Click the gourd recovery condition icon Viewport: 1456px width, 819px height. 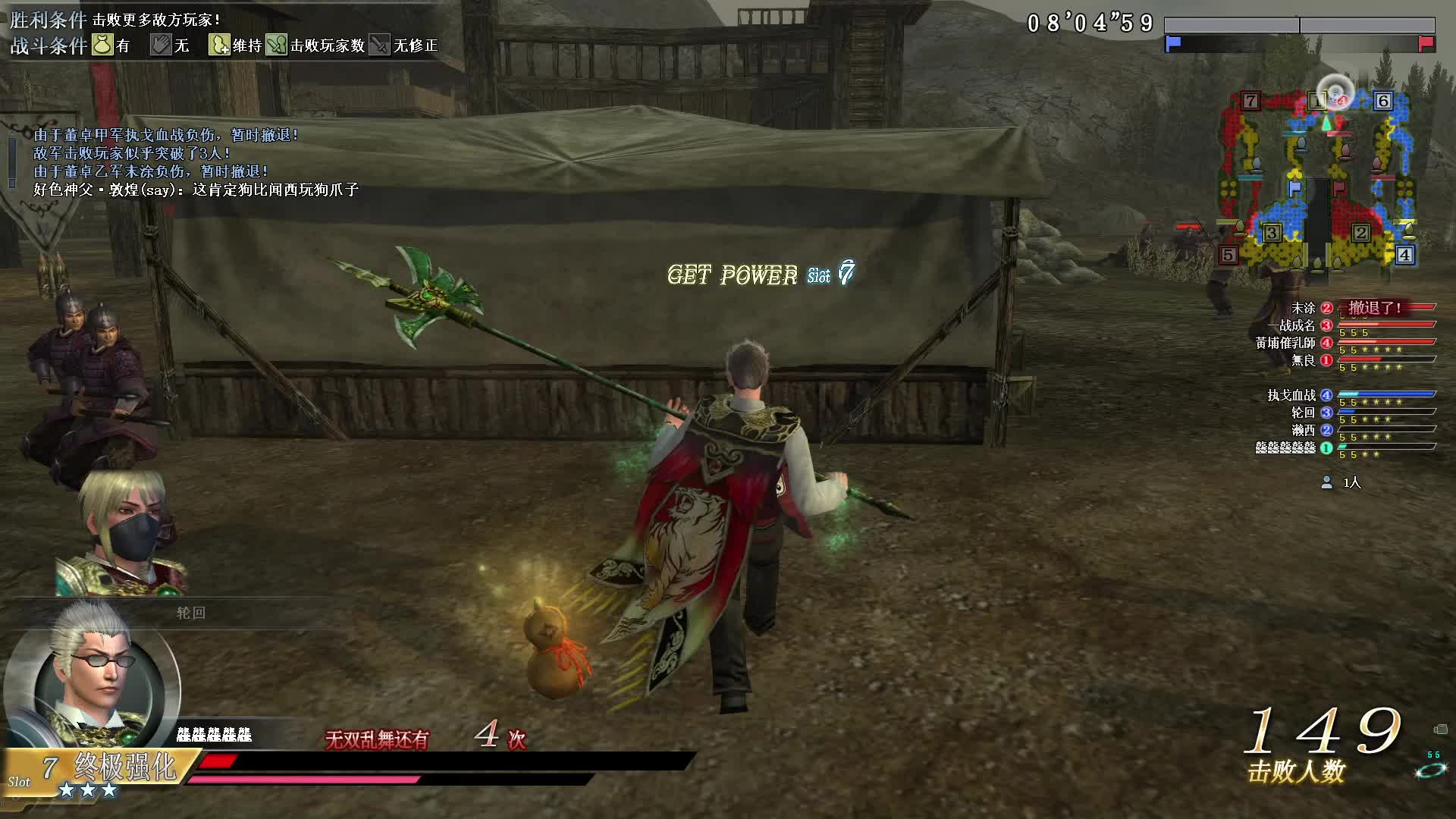click(x=219, y=45)
